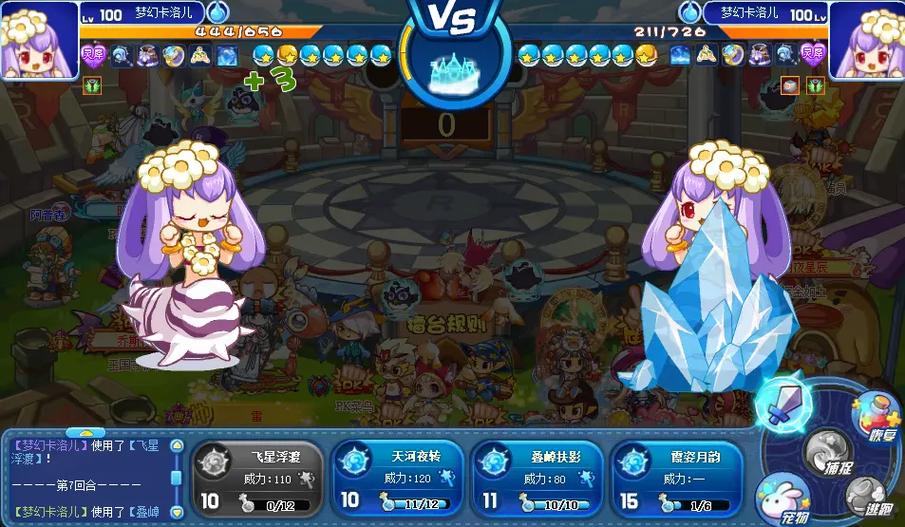
Task: Select the 天河夜转 skill
Action: tap(396, 476)
